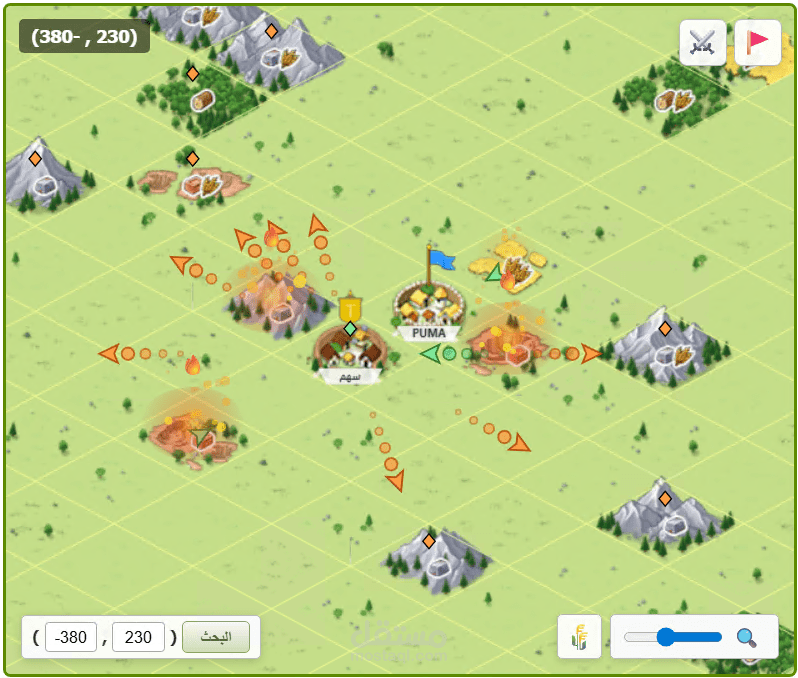This screenshot has height=678, width=798.
Task: Click the magnifying glass zoom icon
Action: (x=746, y=637)
